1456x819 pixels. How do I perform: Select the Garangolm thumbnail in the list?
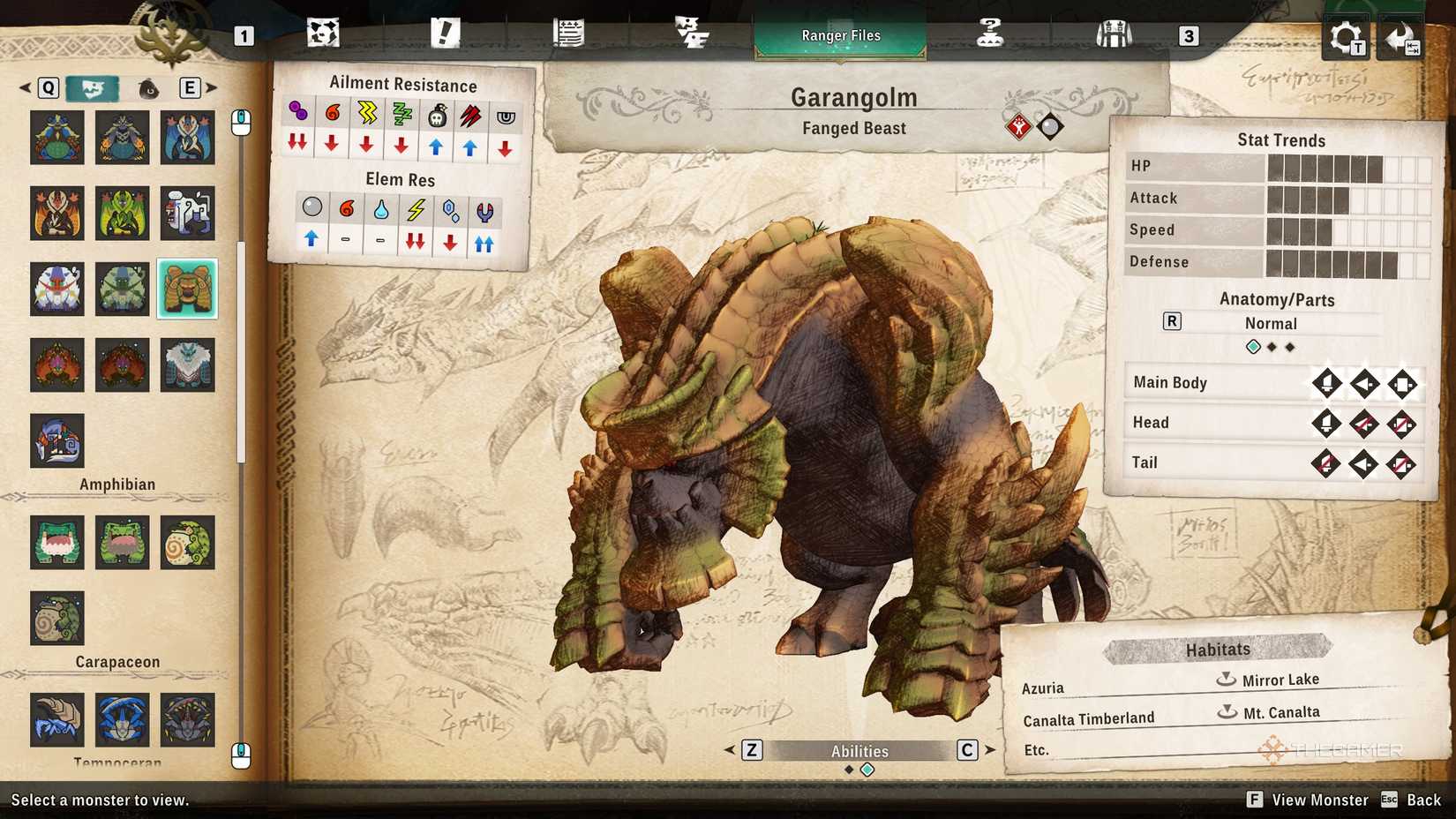point(187,289)
